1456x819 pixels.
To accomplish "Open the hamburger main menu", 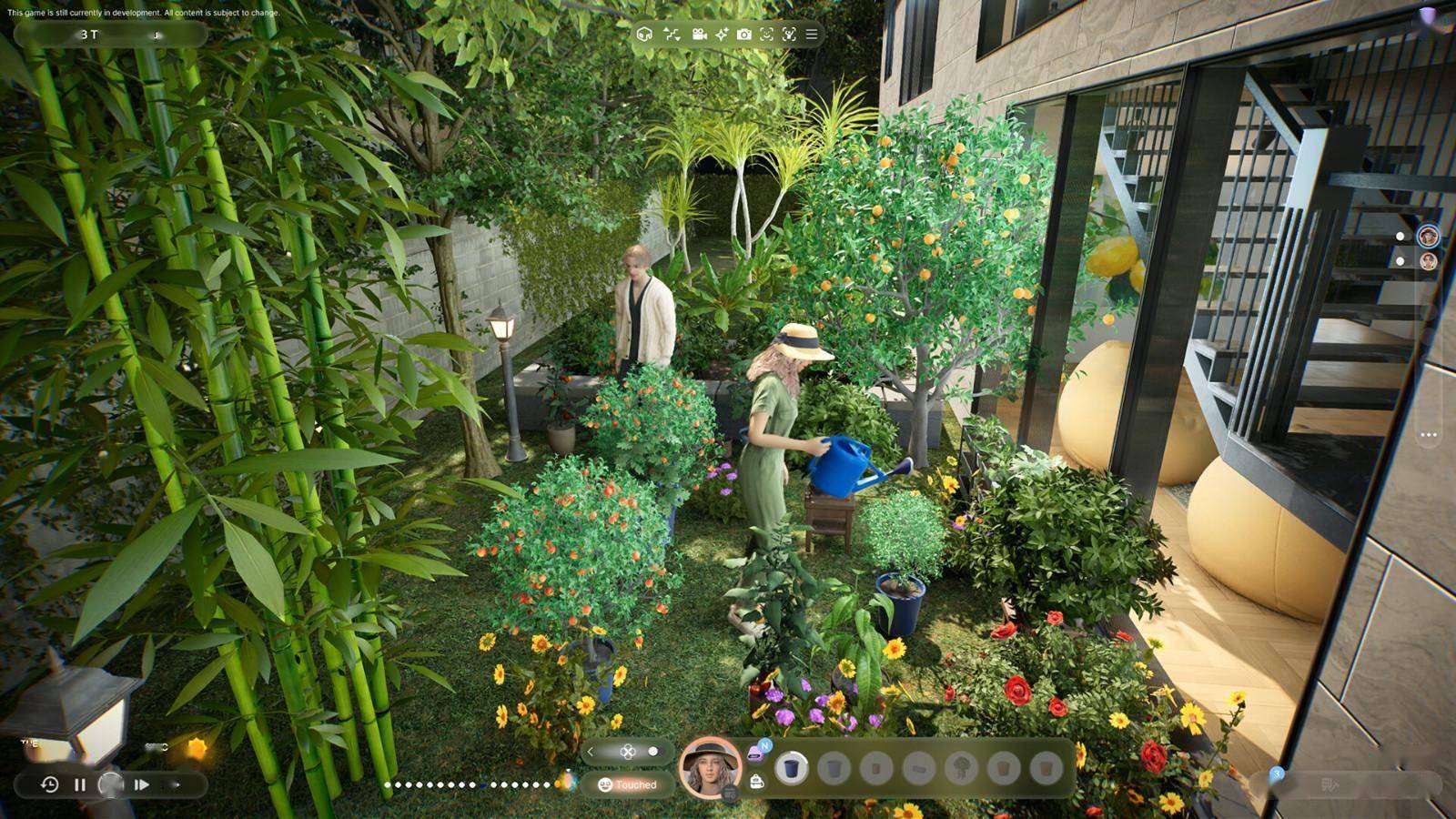I will point(812,35).
